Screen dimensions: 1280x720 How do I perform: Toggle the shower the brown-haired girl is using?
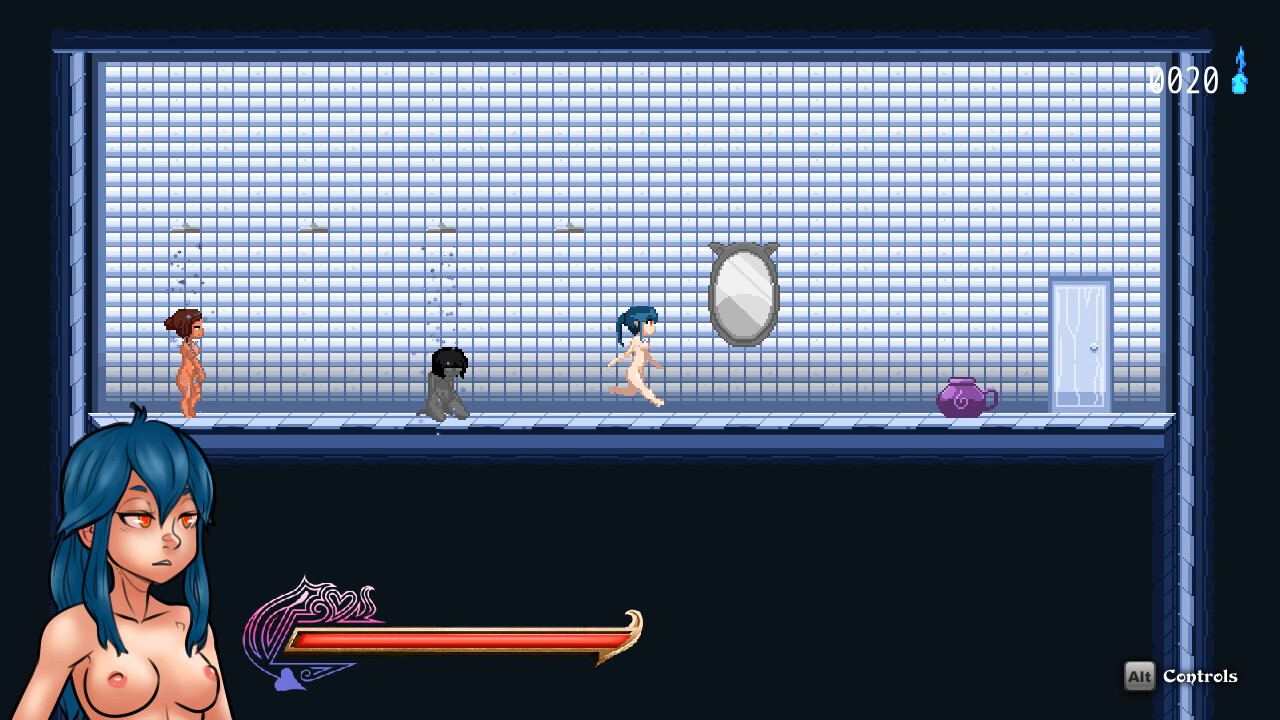point(185,230)
